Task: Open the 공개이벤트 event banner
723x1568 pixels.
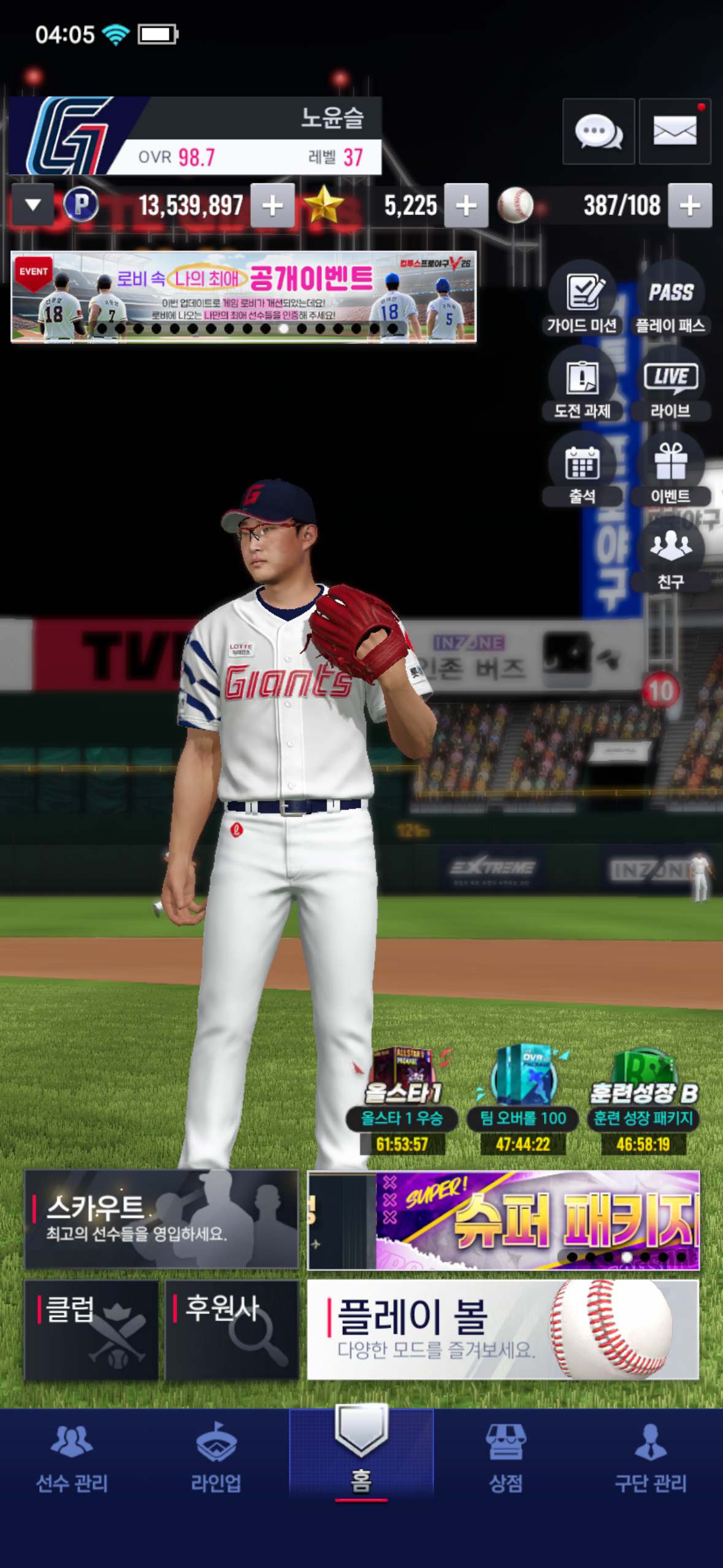Action: coord(243,296)
